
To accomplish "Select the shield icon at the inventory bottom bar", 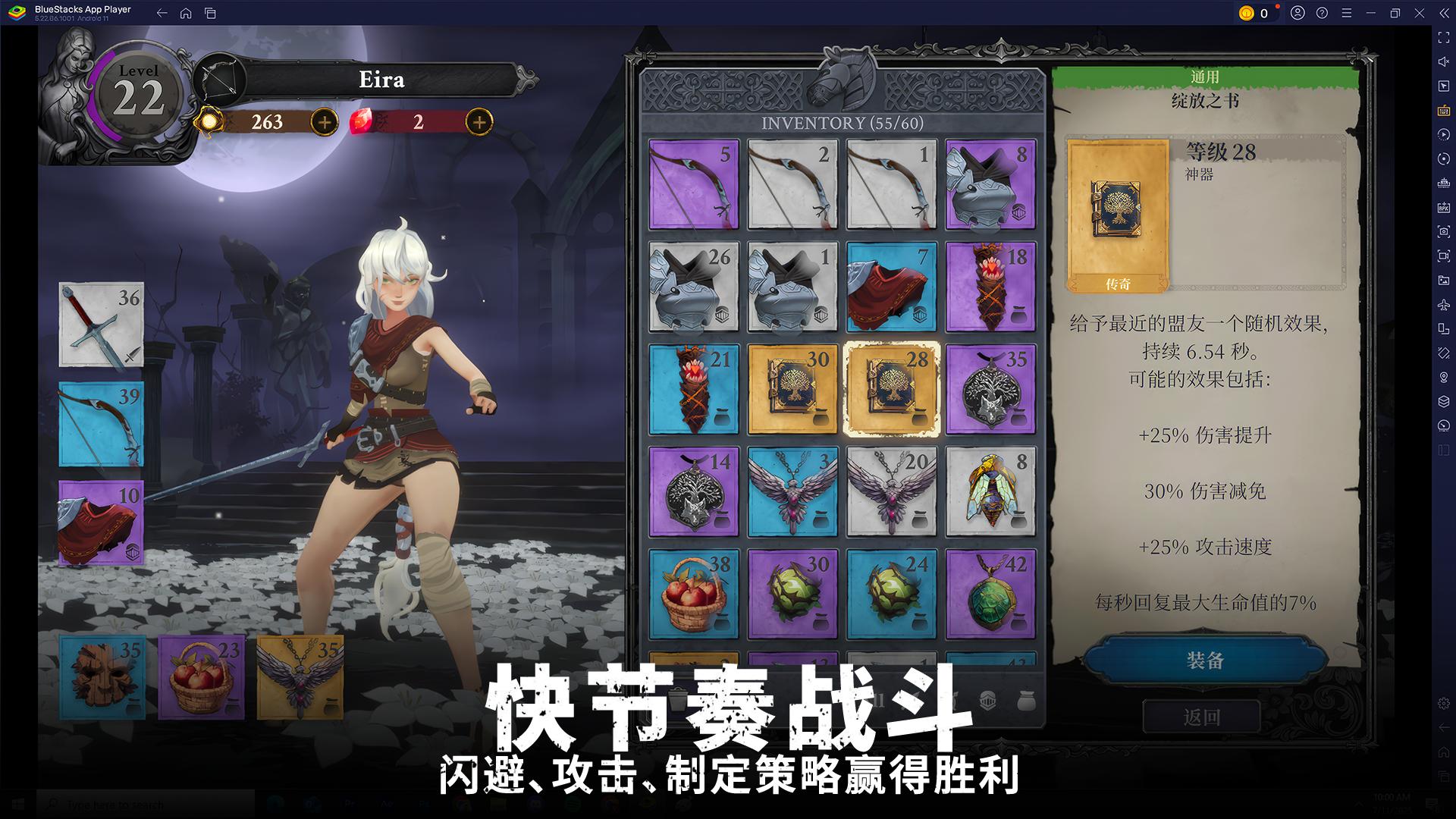I will pos(988,701).
